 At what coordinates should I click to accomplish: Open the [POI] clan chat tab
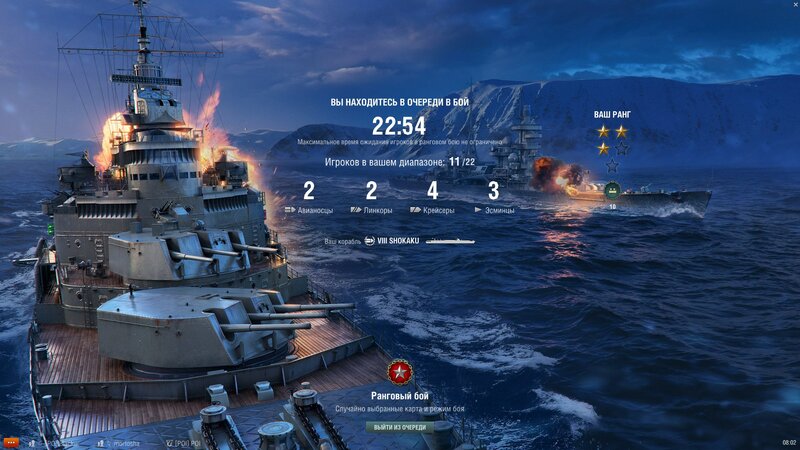(x=186, y=442)
